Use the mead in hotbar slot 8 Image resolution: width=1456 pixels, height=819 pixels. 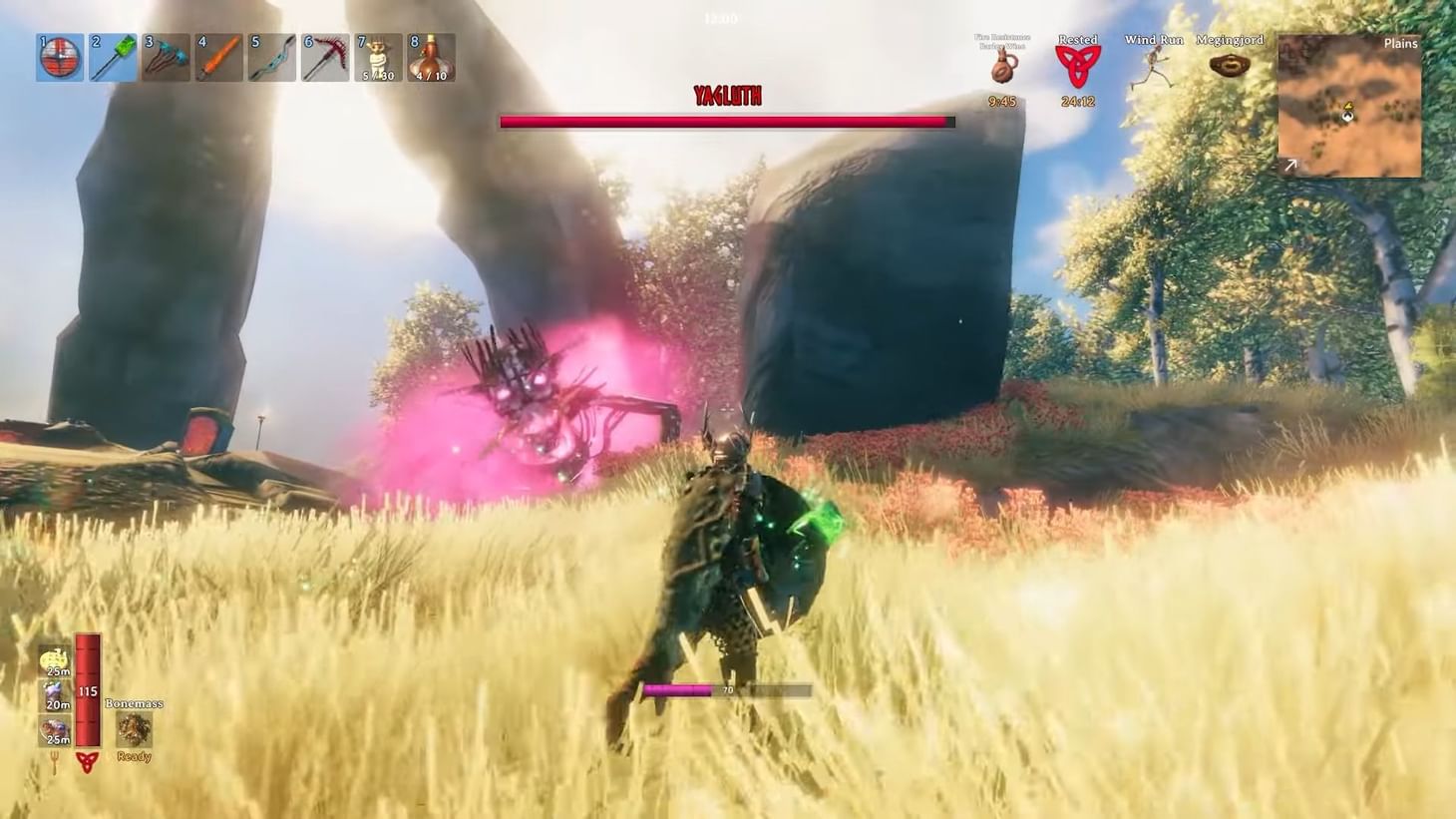pyautogui.click(x=431, y=57)
